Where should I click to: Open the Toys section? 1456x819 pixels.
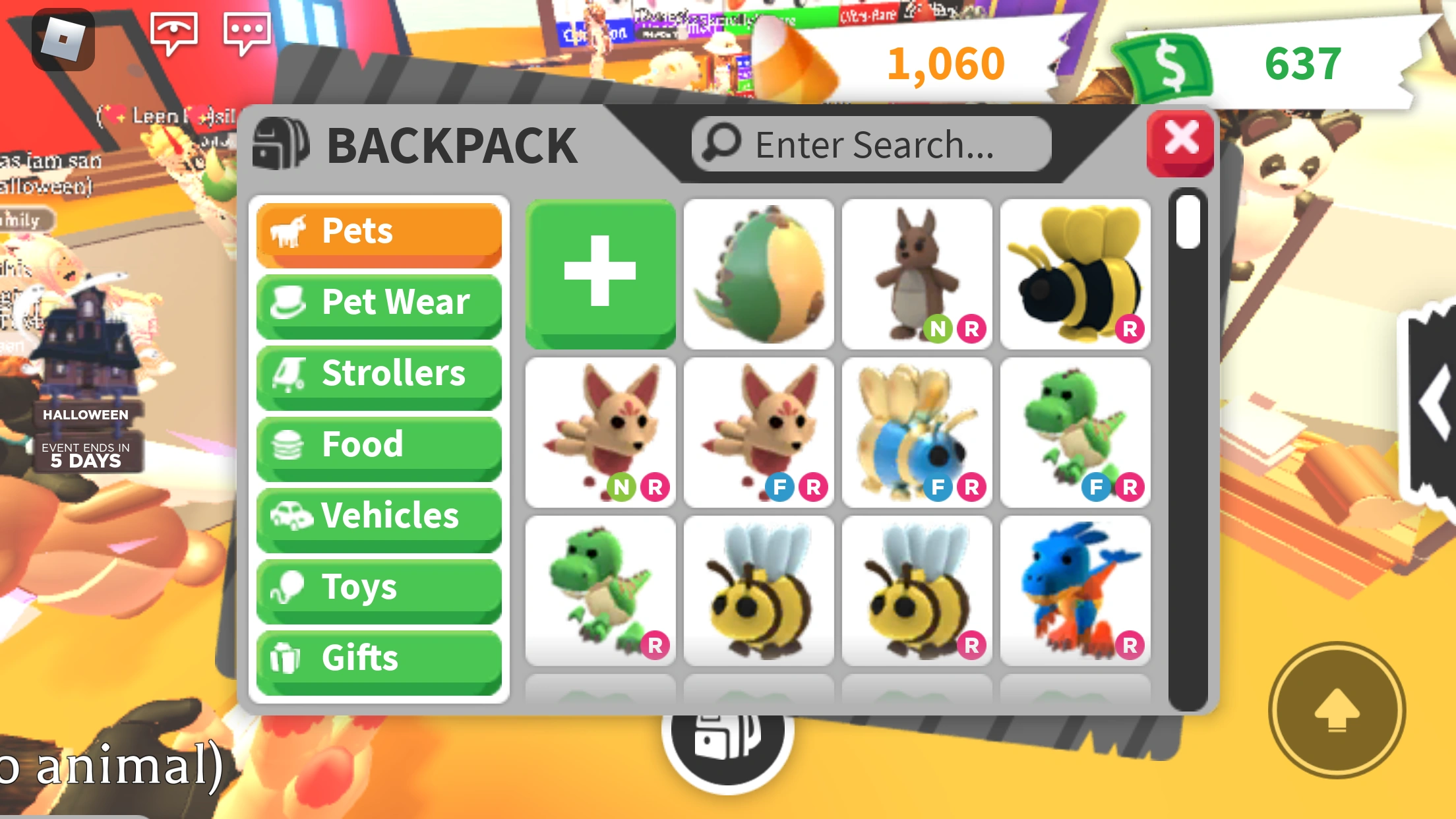(379, 587)
